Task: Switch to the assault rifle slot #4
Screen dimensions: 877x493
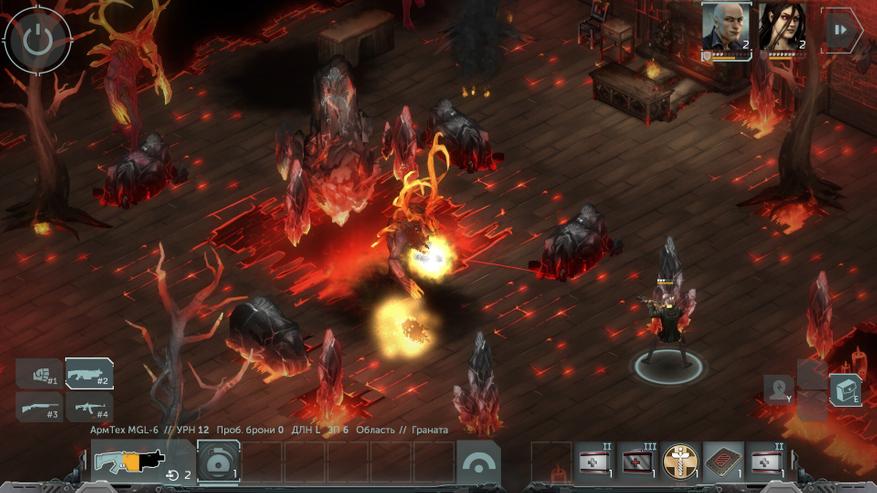Action: [89, 407]
